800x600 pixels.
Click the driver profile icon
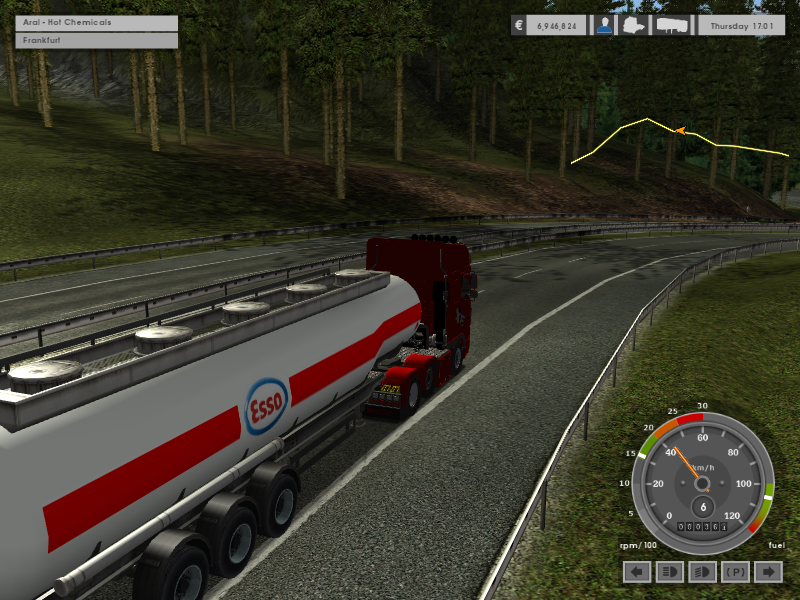click(x=605, y=26)
